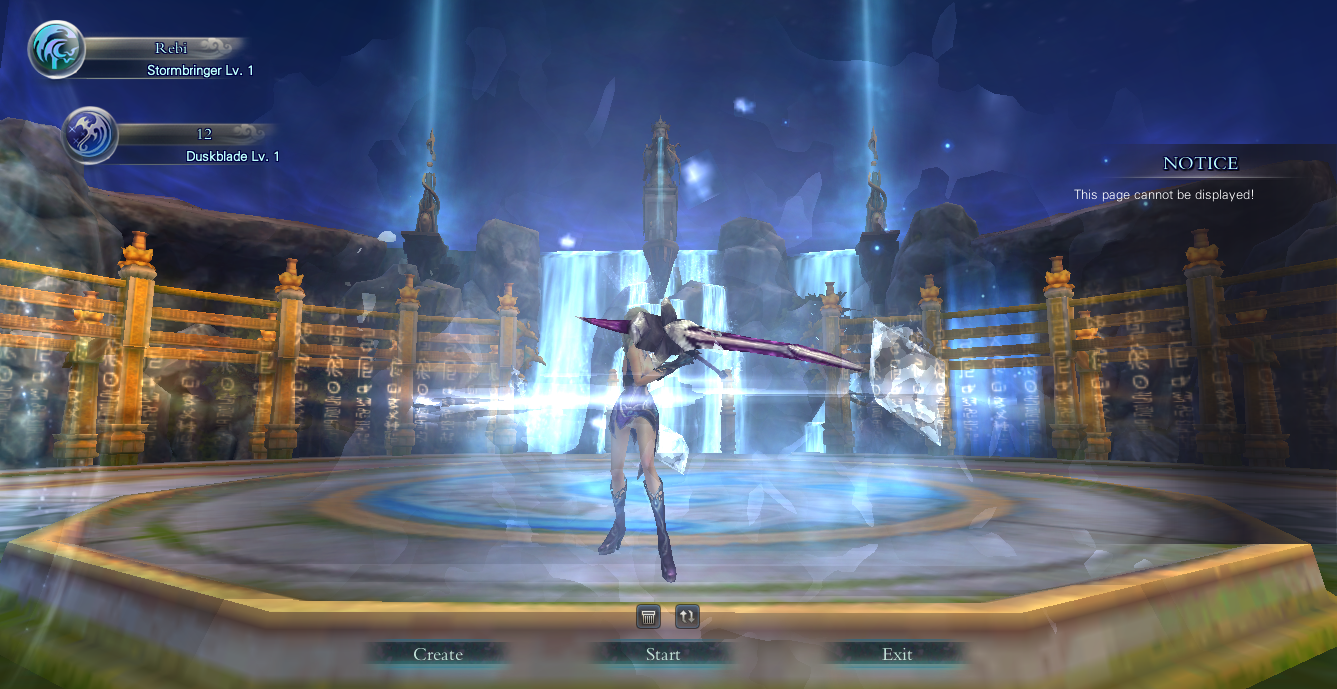Click the Create button
The height and width of the screenshot is (689, 1337).
pyautogui.click(x=438, y=654)
